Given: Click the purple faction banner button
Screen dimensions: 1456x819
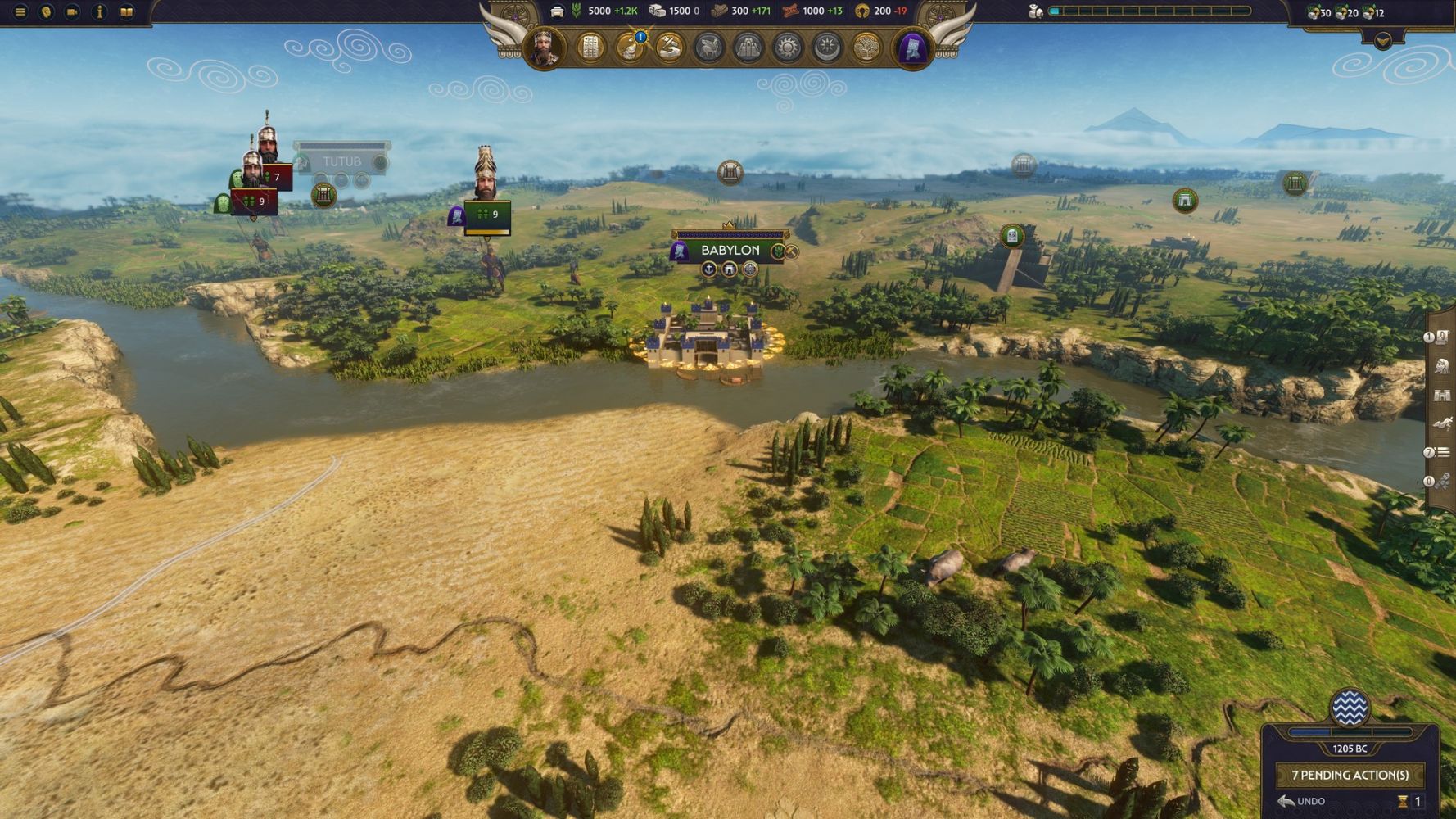Looking at the screenshot, I should point(912,48).
